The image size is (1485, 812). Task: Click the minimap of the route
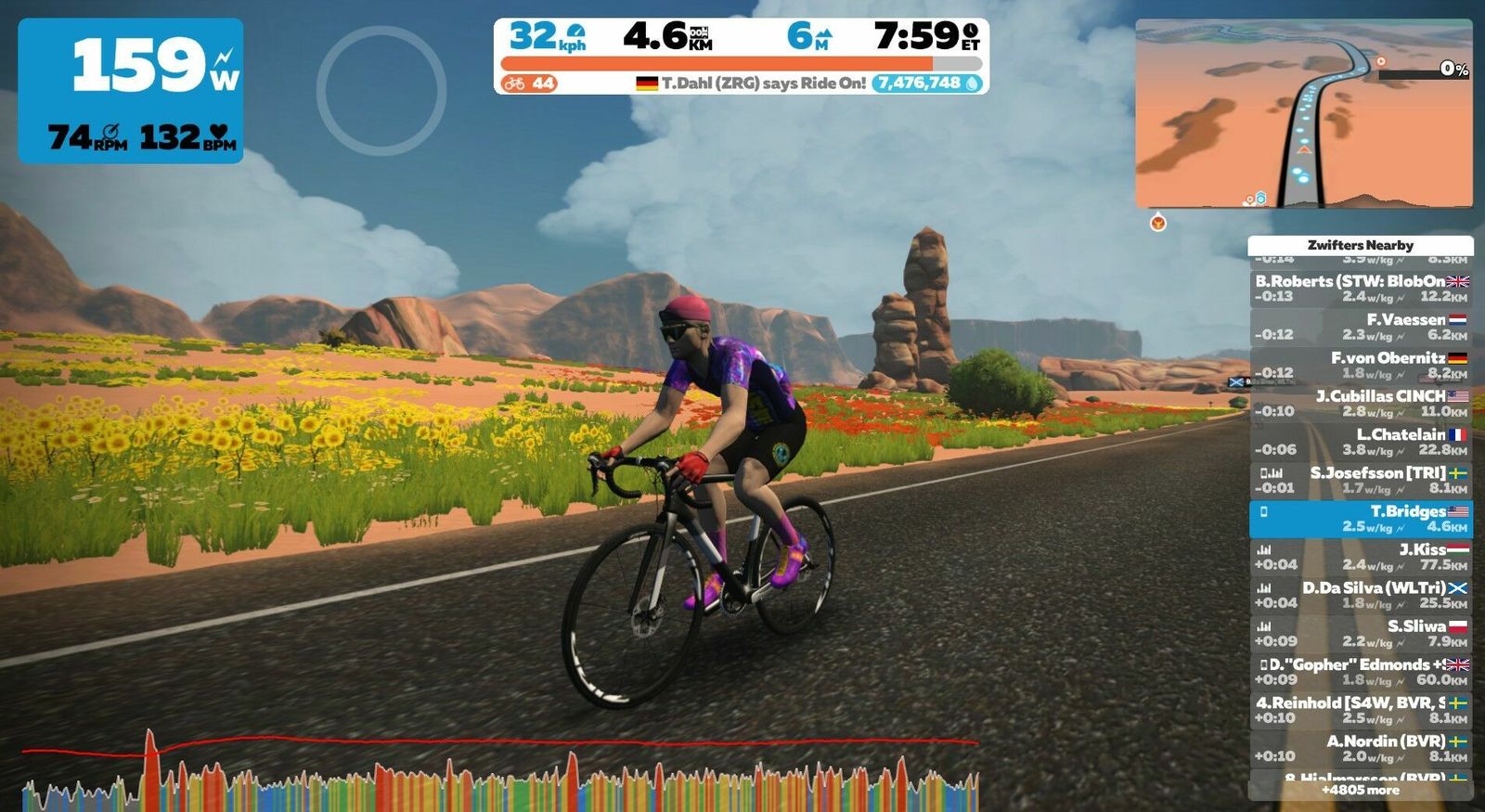[x=1303, y=113]
